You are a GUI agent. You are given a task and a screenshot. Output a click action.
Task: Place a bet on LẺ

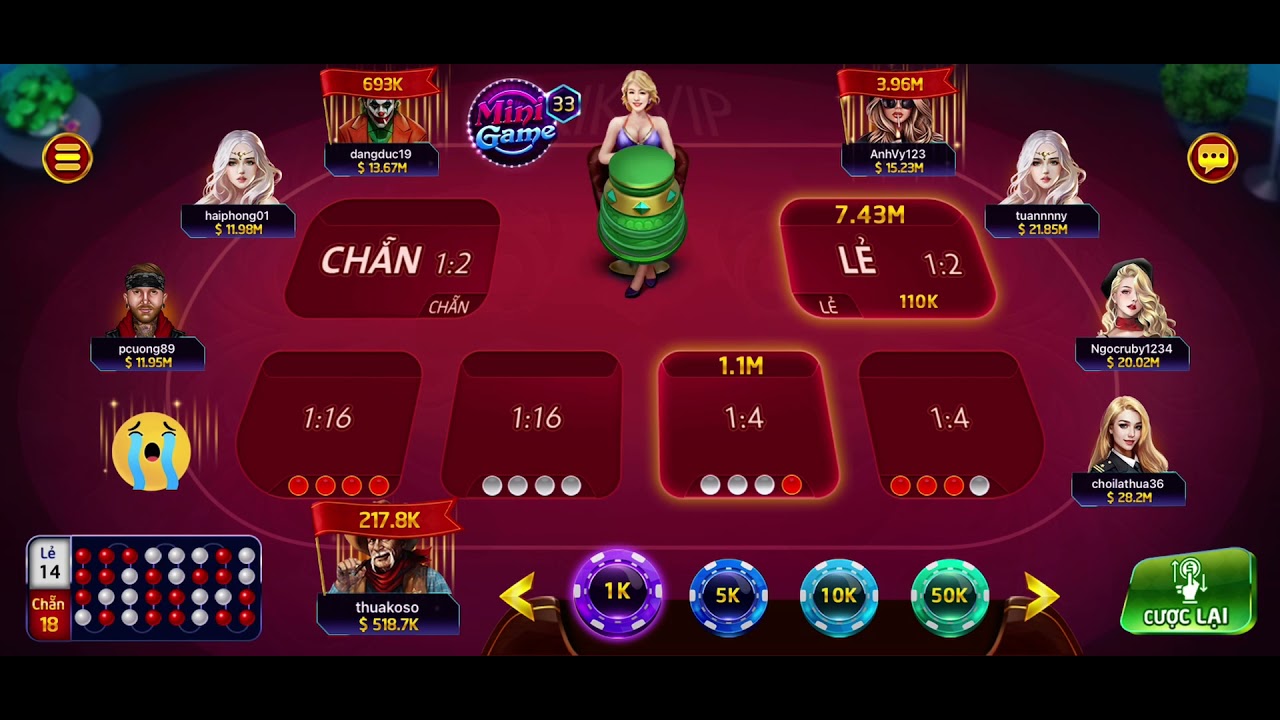coord(888,262)
